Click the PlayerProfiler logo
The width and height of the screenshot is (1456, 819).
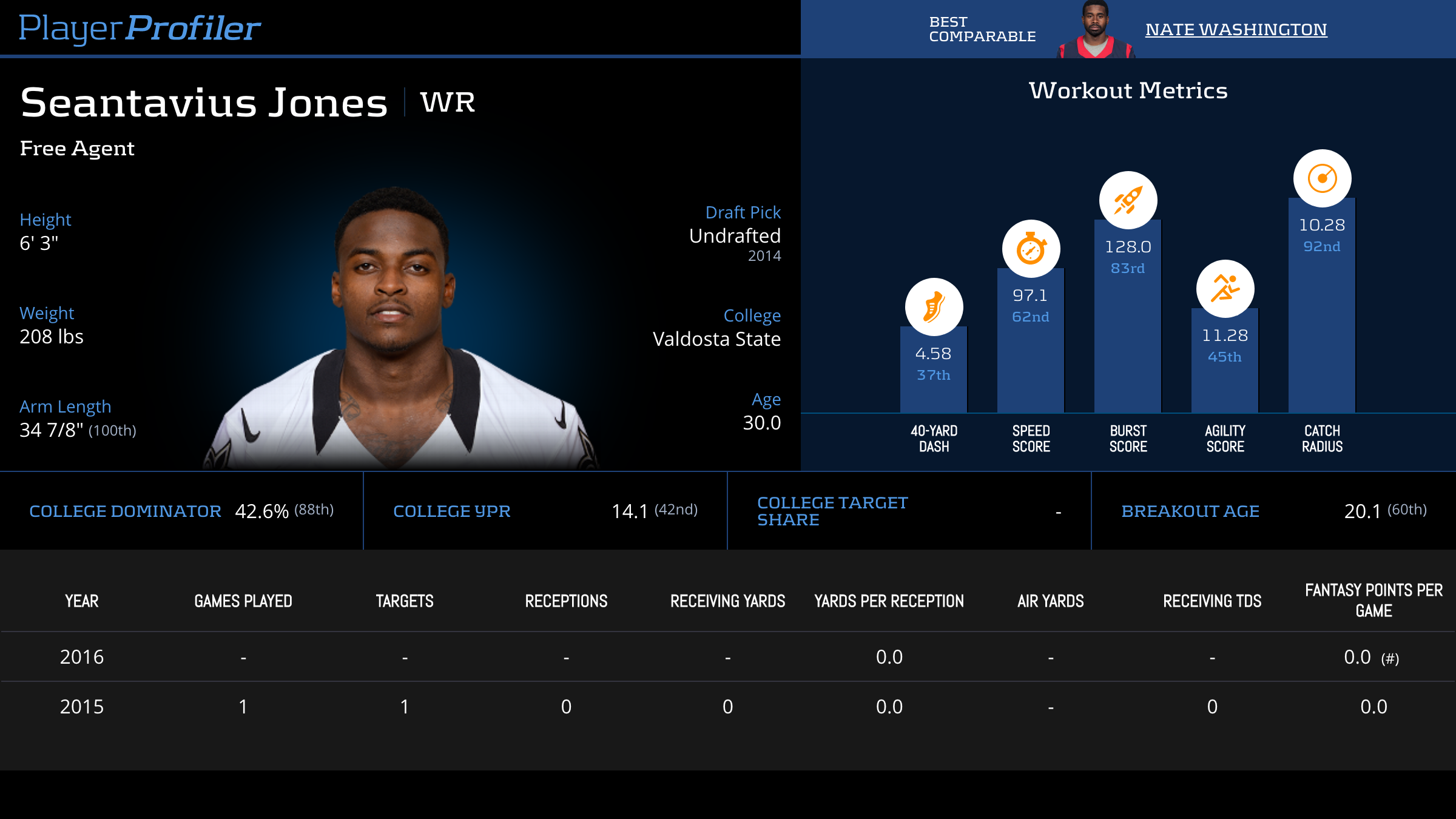click(x=140, y=28)
